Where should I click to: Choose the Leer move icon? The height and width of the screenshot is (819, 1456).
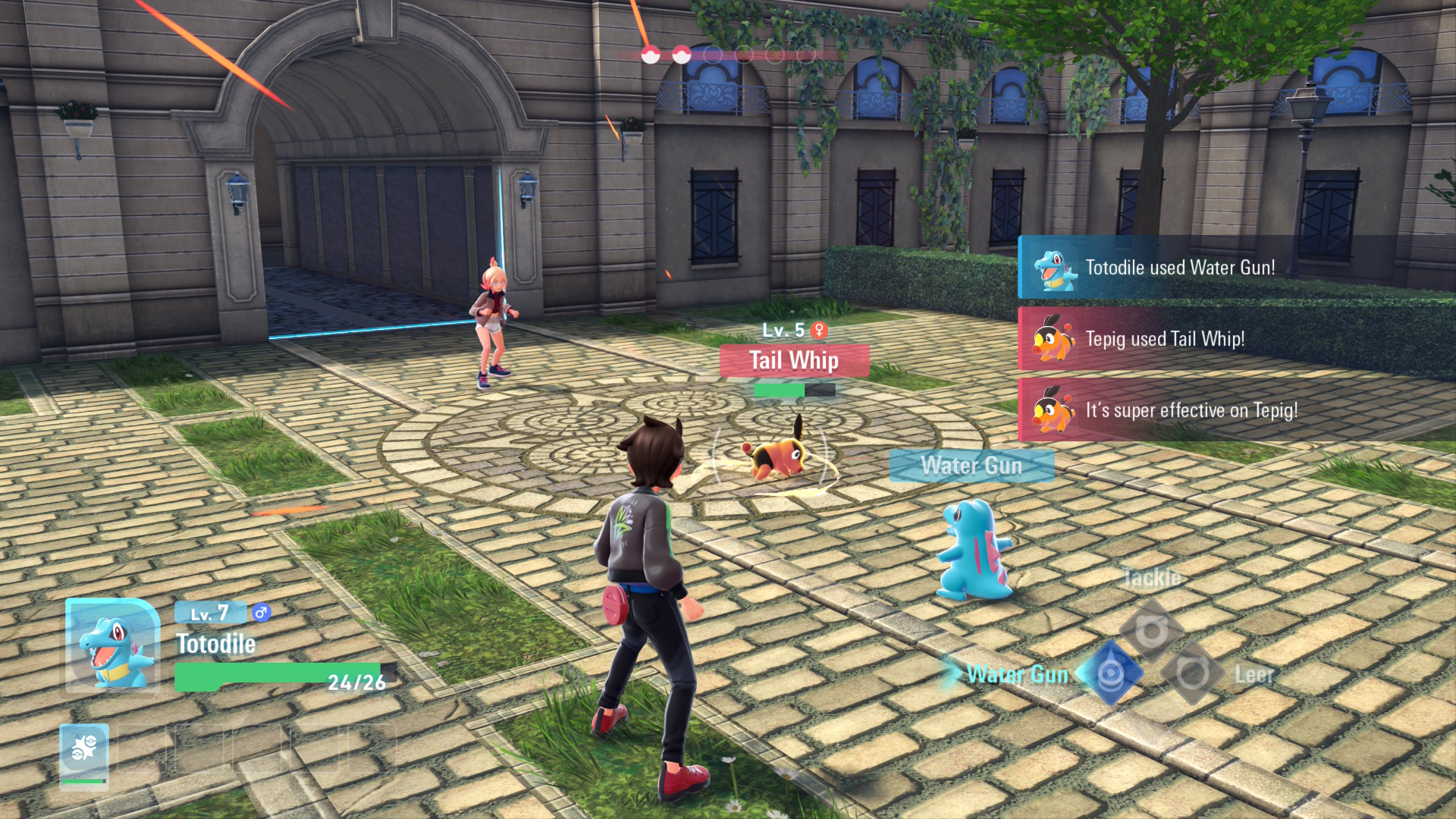[1192, 673]
